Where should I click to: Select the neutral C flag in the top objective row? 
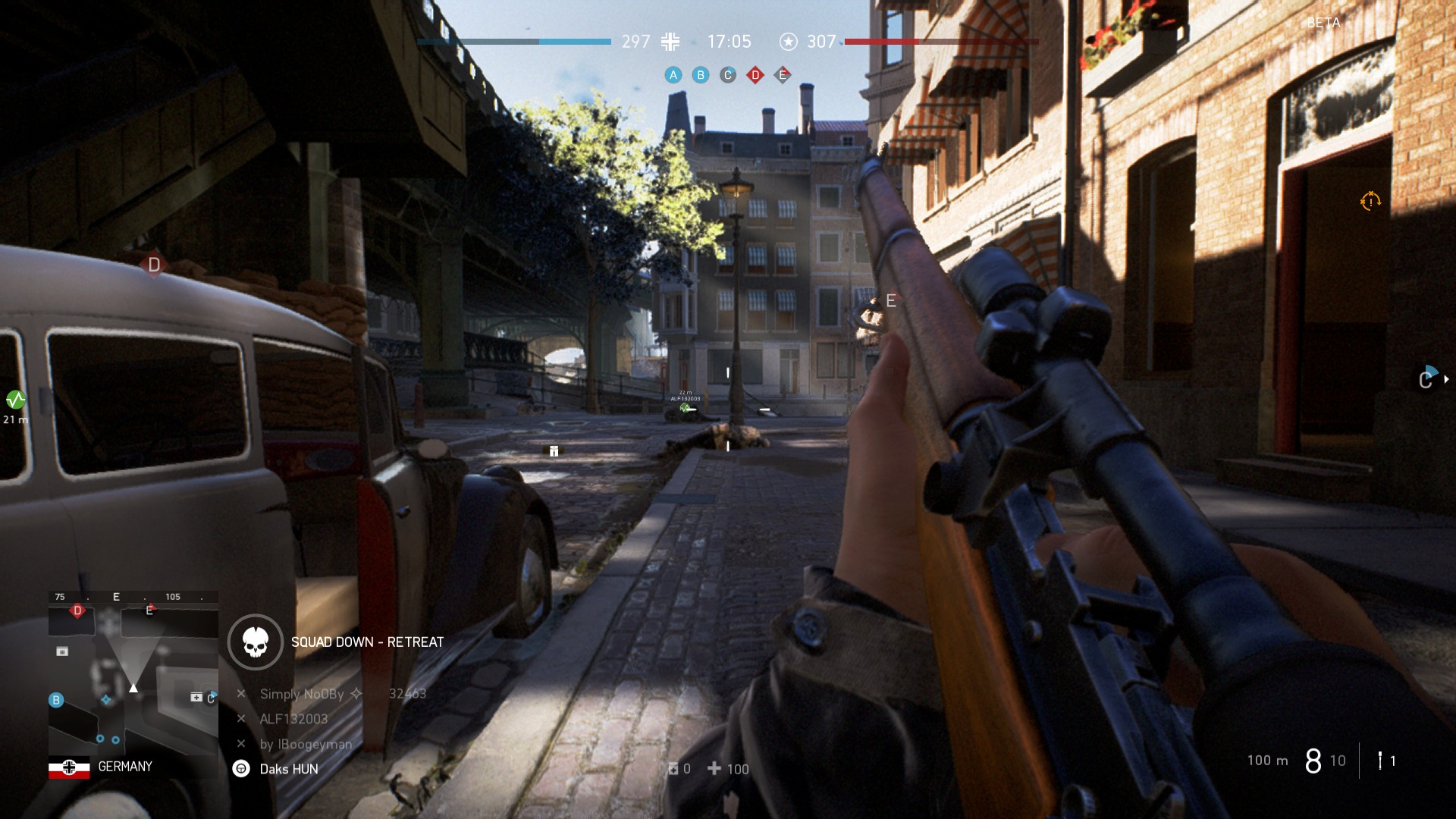pyautogui.click(x=728, y=75)
